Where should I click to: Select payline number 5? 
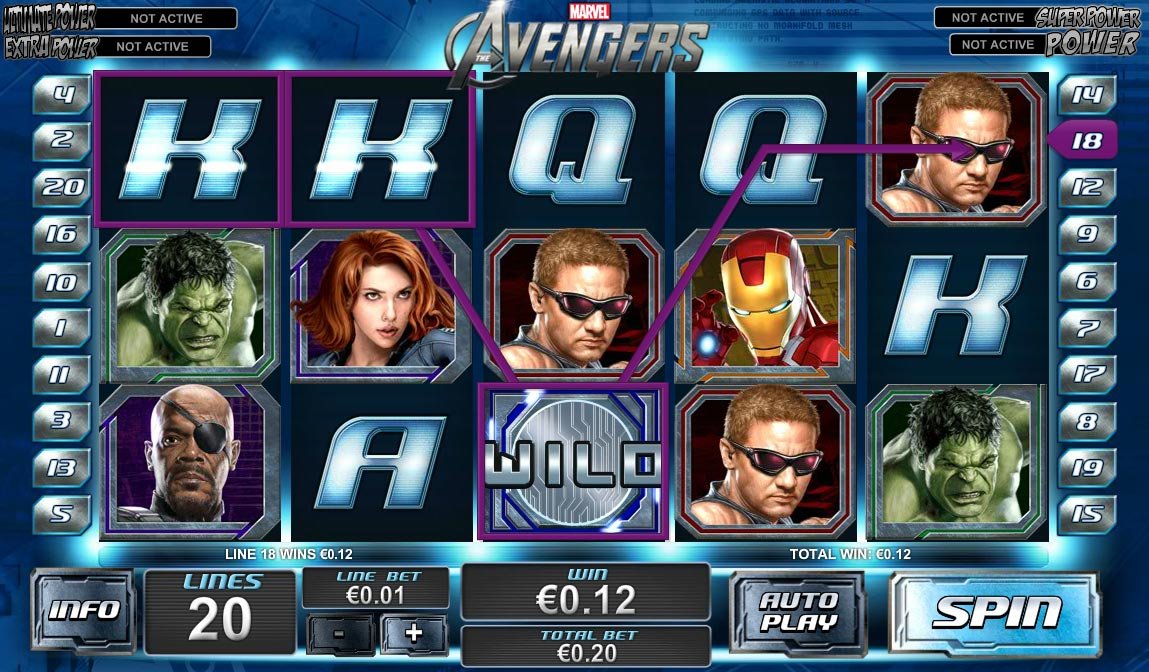pos(62,514)
